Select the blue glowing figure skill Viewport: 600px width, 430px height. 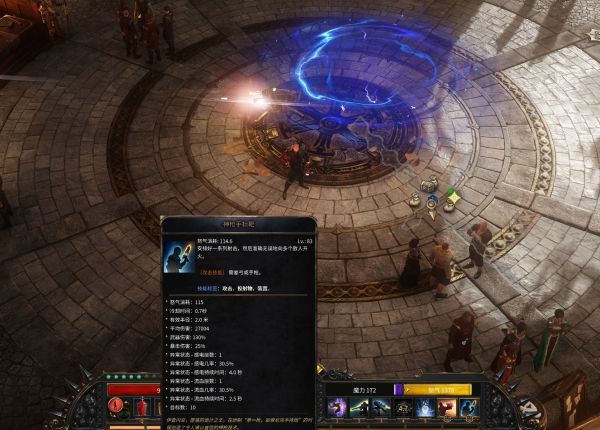pos(424,407)
